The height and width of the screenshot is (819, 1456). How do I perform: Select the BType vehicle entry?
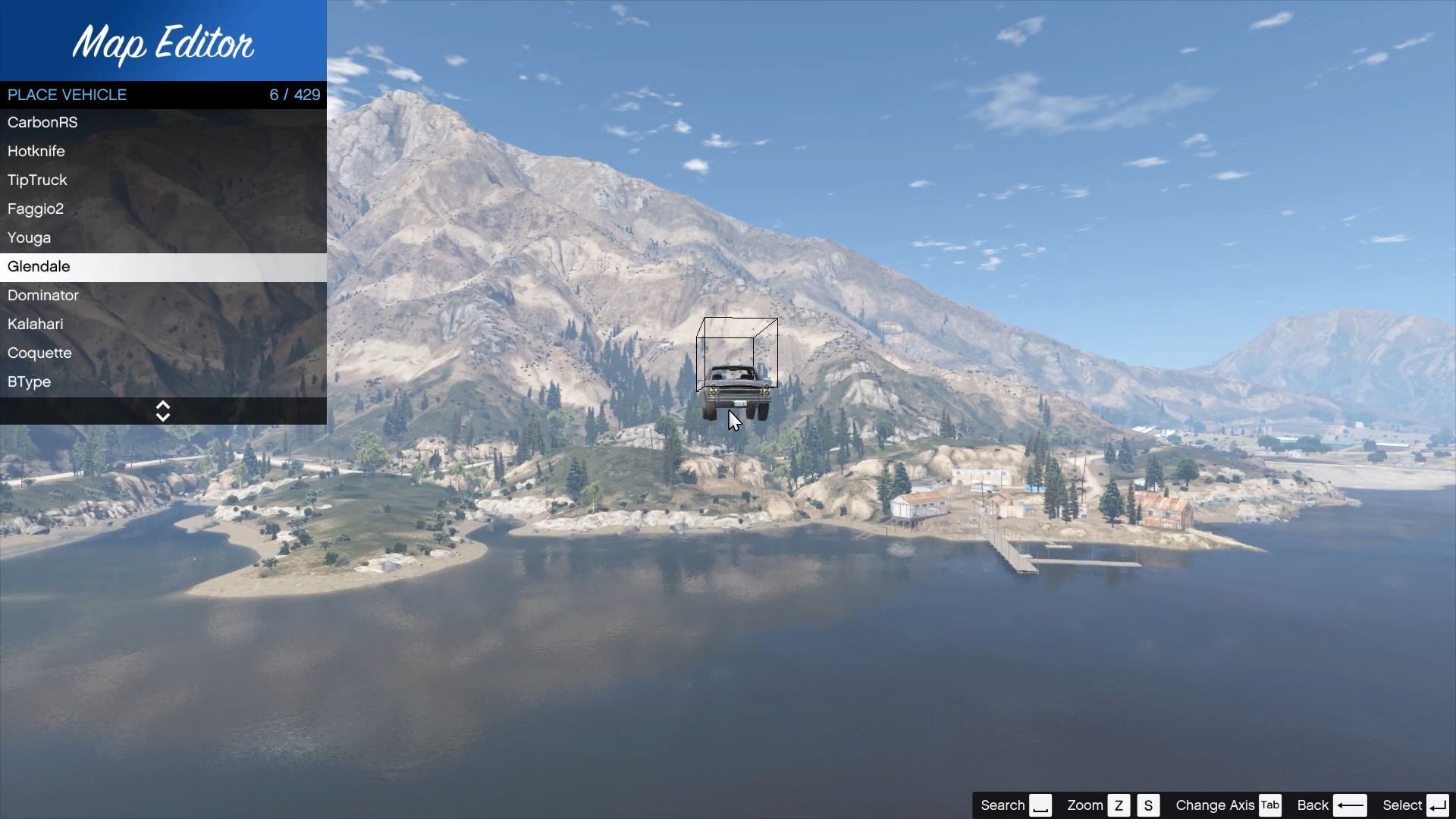[x=29, y=381]
